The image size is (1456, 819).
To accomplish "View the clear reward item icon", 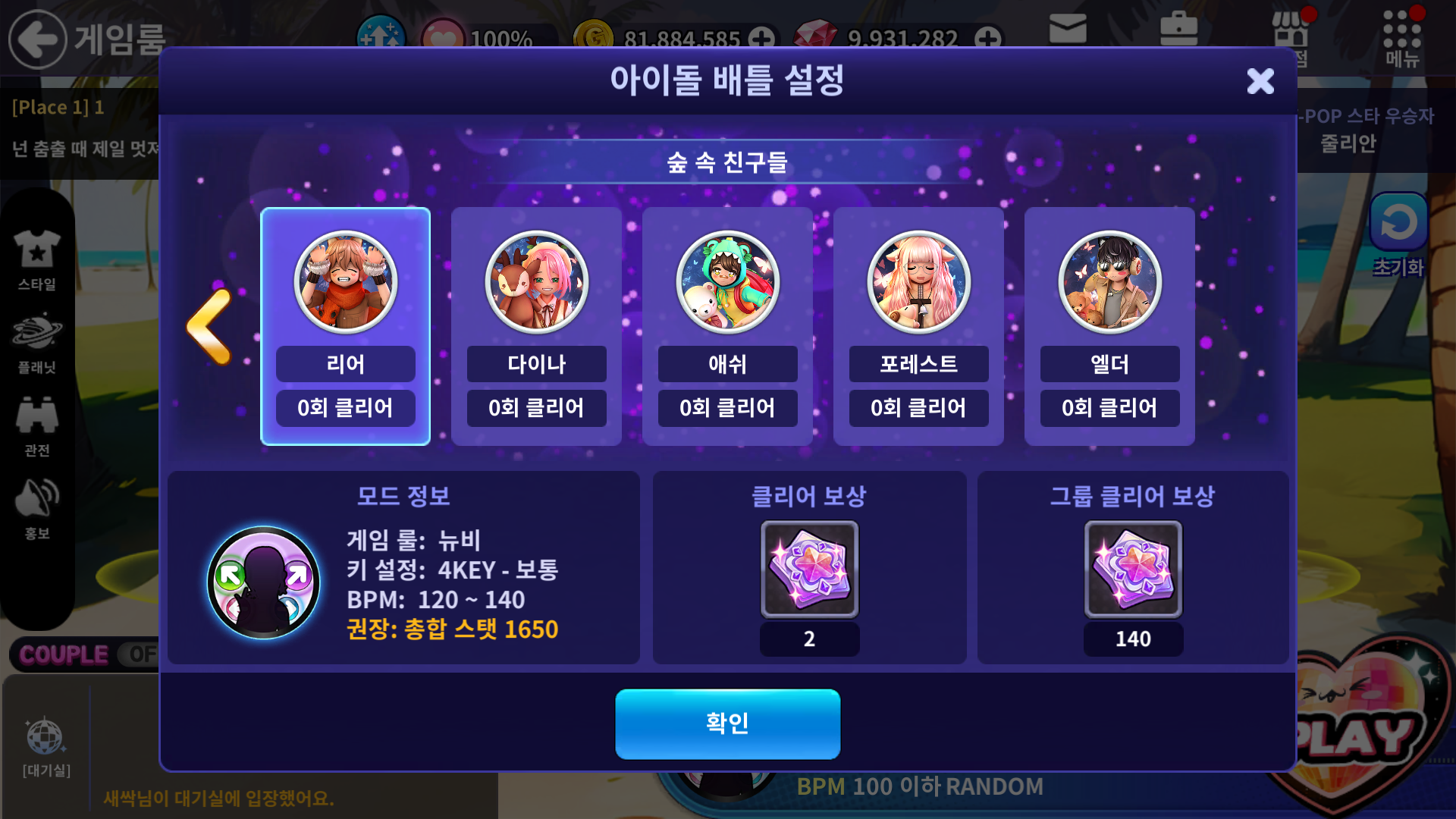I will pyautogui.click(x=809, y=569).
